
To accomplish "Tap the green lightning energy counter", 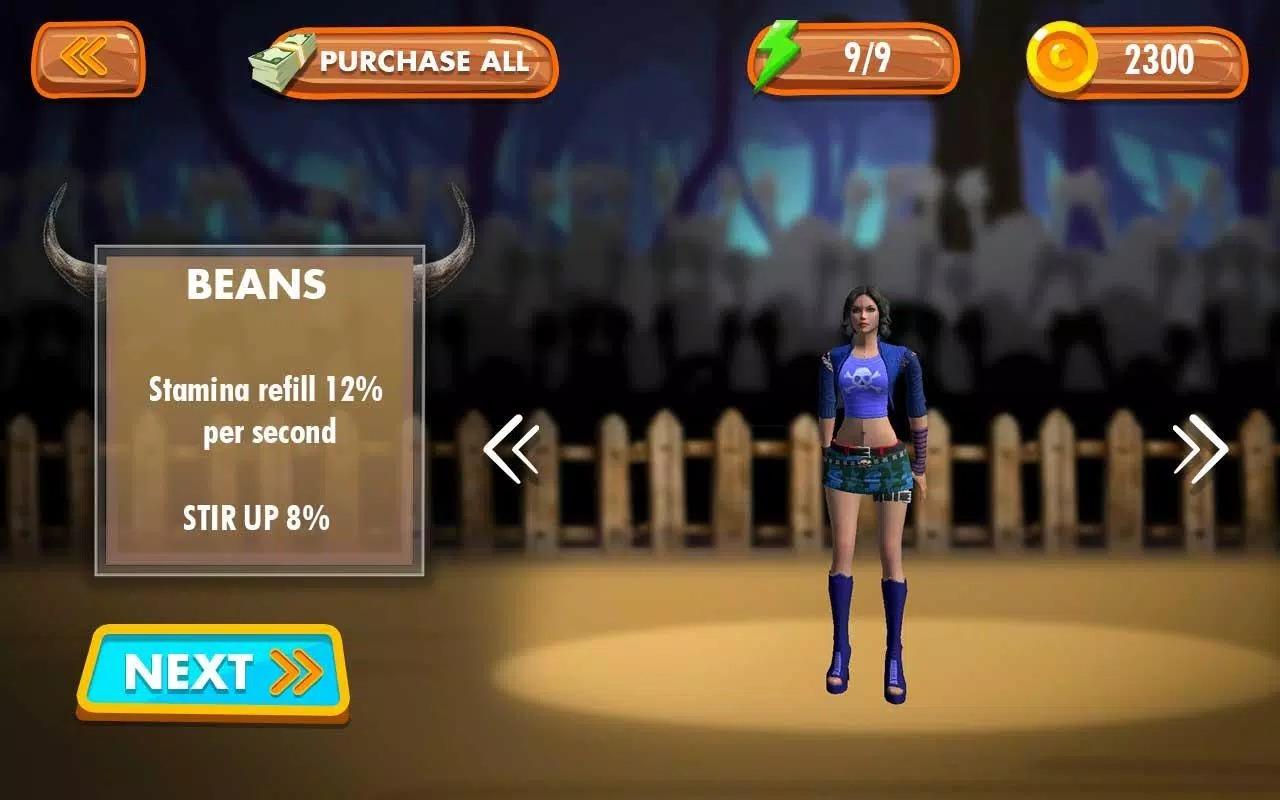I will pos(853,60).
